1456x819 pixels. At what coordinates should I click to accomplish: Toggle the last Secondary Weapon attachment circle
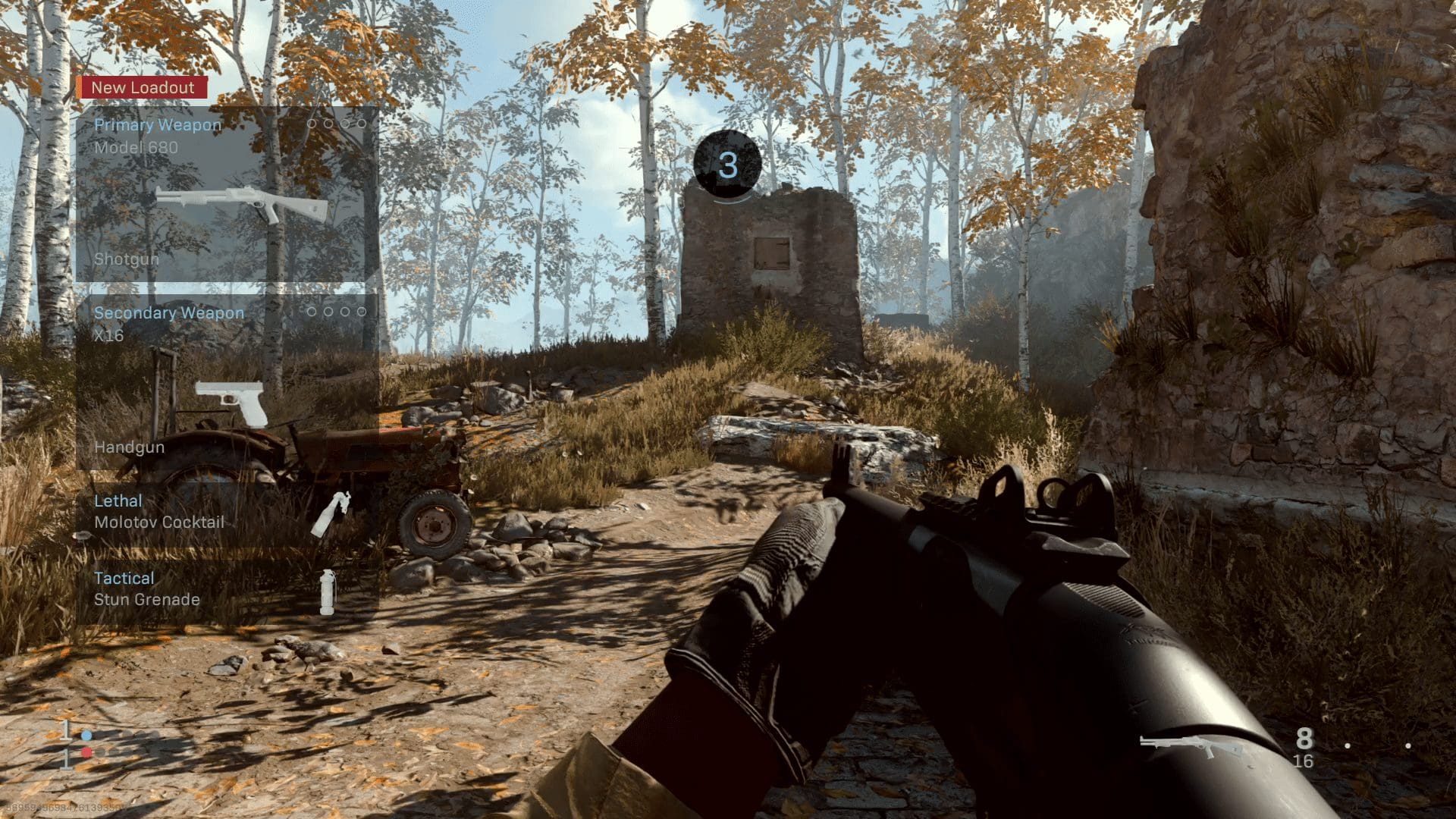tap(362, 311)
